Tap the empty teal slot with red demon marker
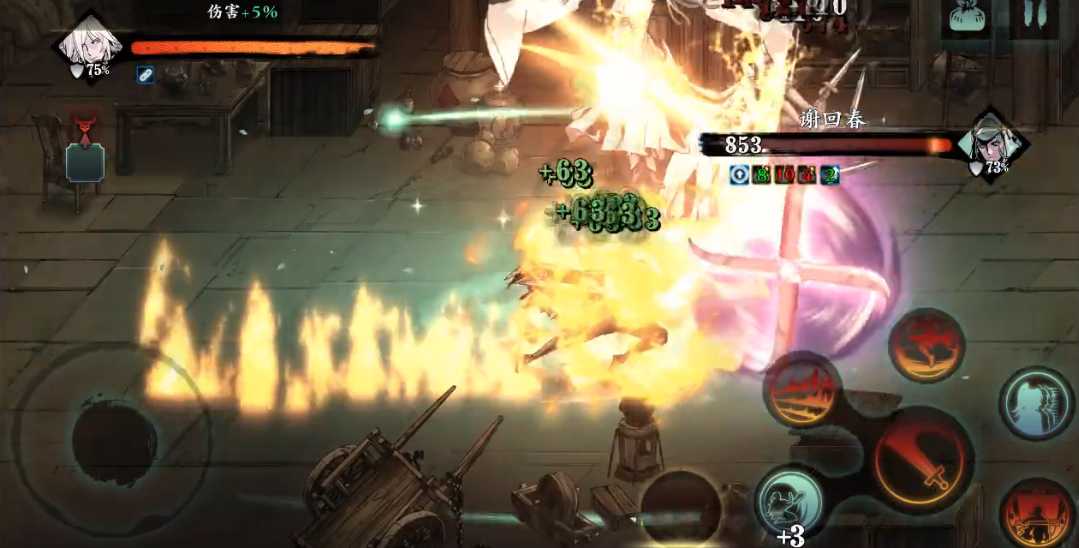1079x548 pixels. (x=85, y=160)
